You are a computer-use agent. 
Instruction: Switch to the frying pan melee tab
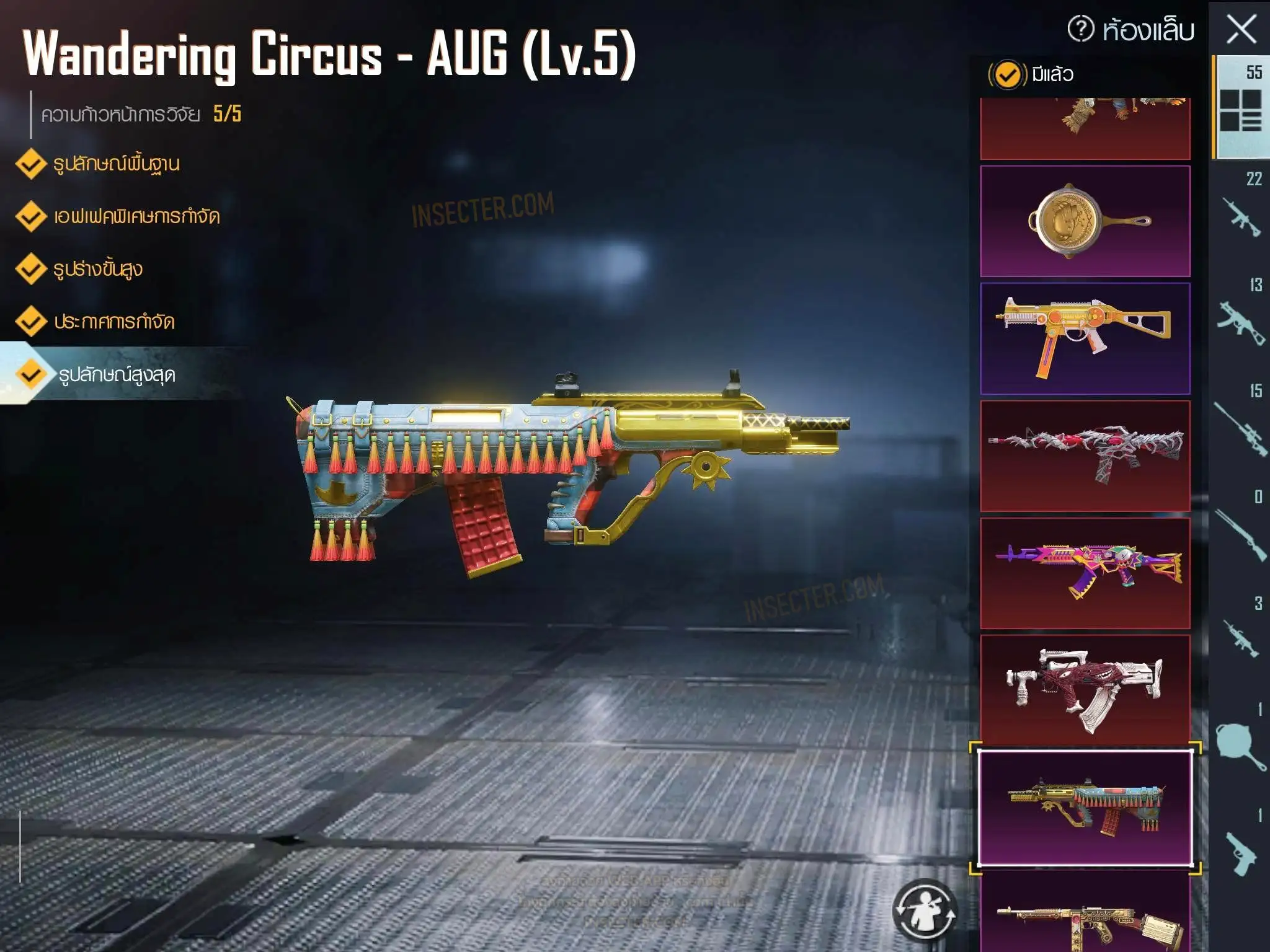coord(1240,742)
